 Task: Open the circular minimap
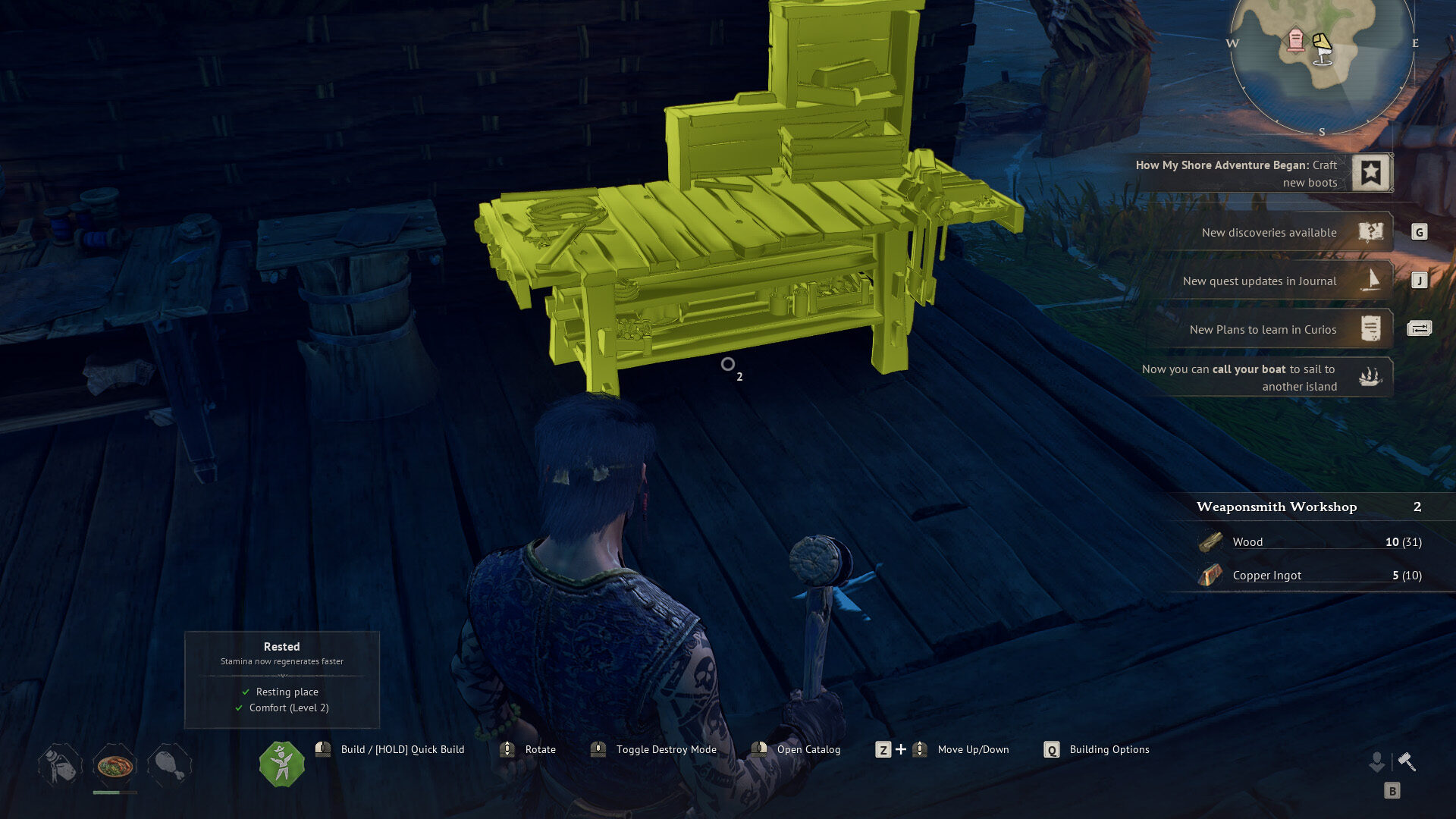(x=1322, y=61)
